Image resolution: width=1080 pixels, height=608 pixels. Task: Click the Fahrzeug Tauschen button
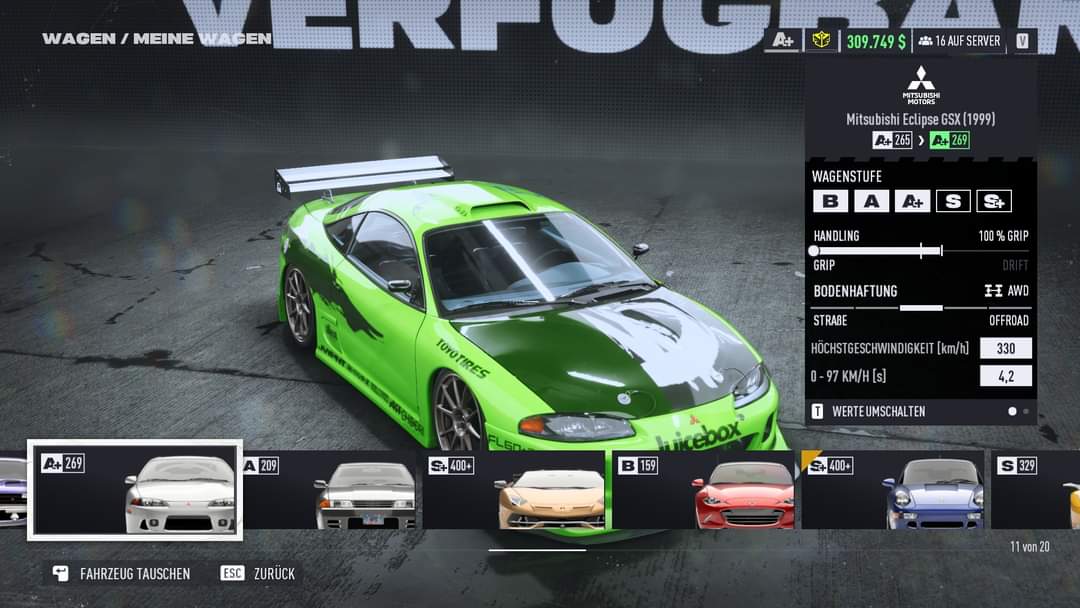coord(122,574)
